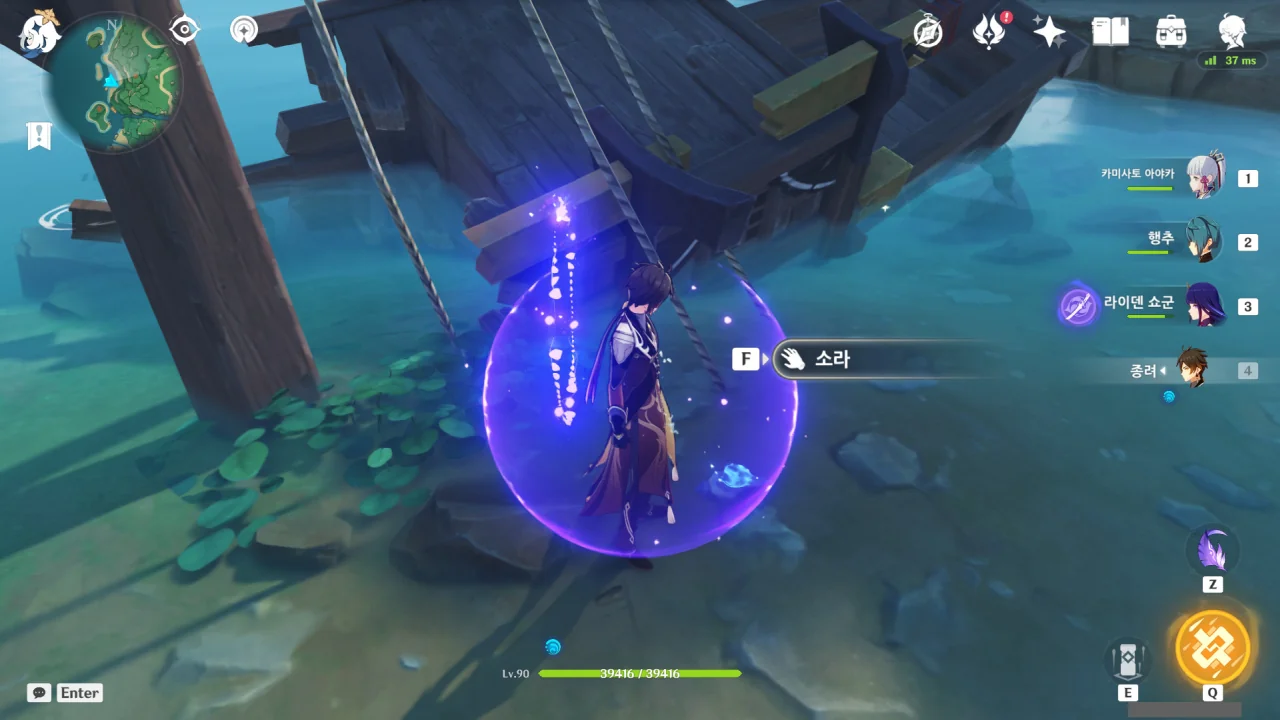Activate Zhongli's elemental skill icon
Image resolution: width=1280 pixels, height=720 pixels.
(1128, 659)
